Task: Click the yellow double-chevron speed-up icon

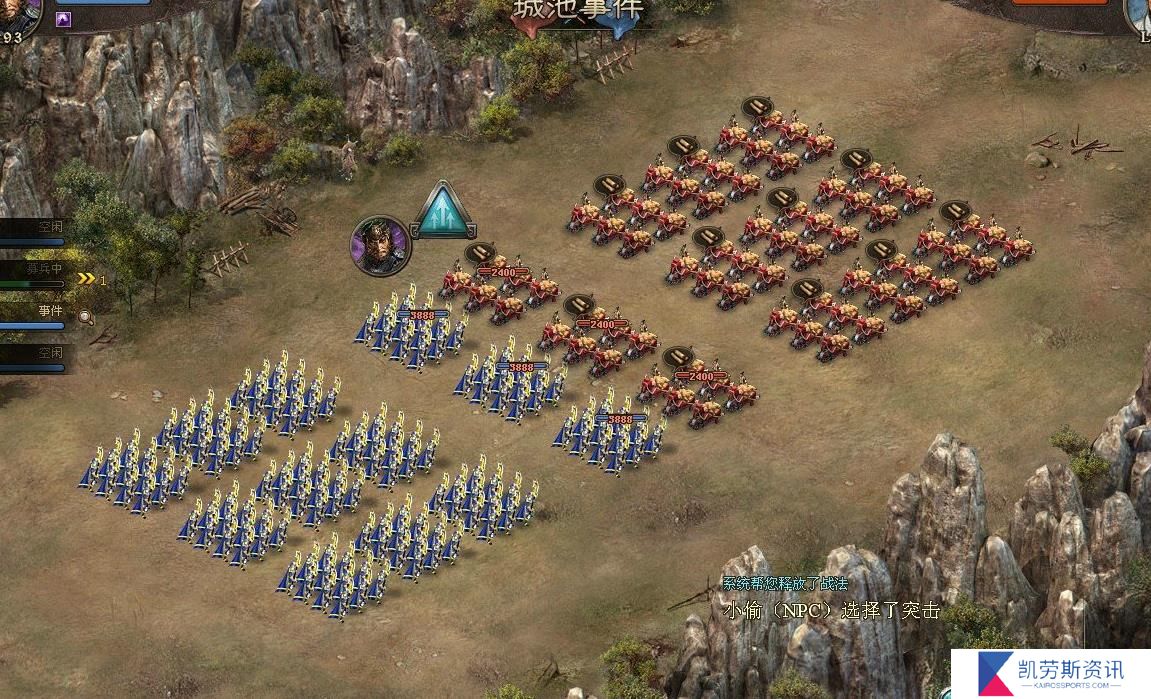Action: click(87, 279)
